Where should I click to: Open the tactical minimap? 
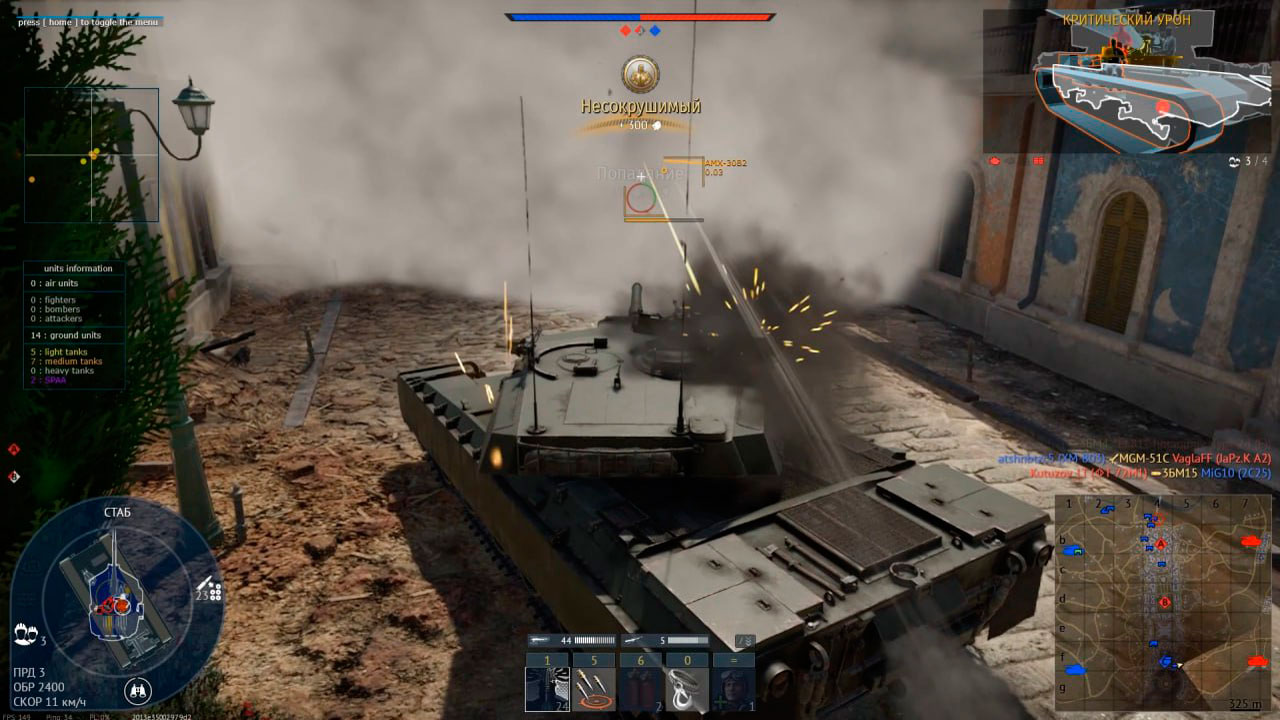pos(1158,601)
